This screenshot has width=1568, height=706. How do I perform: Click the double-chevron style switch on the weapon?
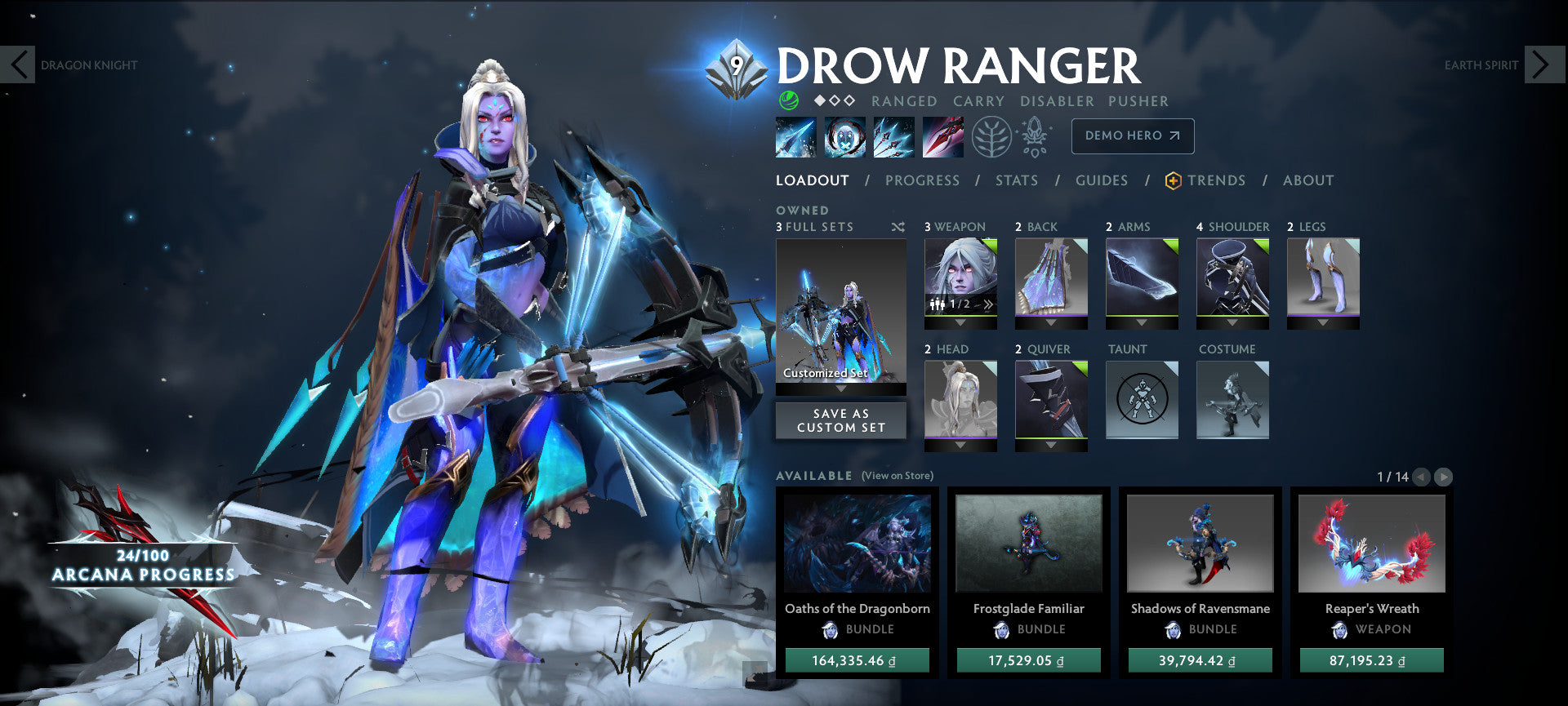click(x=988, y=304)
